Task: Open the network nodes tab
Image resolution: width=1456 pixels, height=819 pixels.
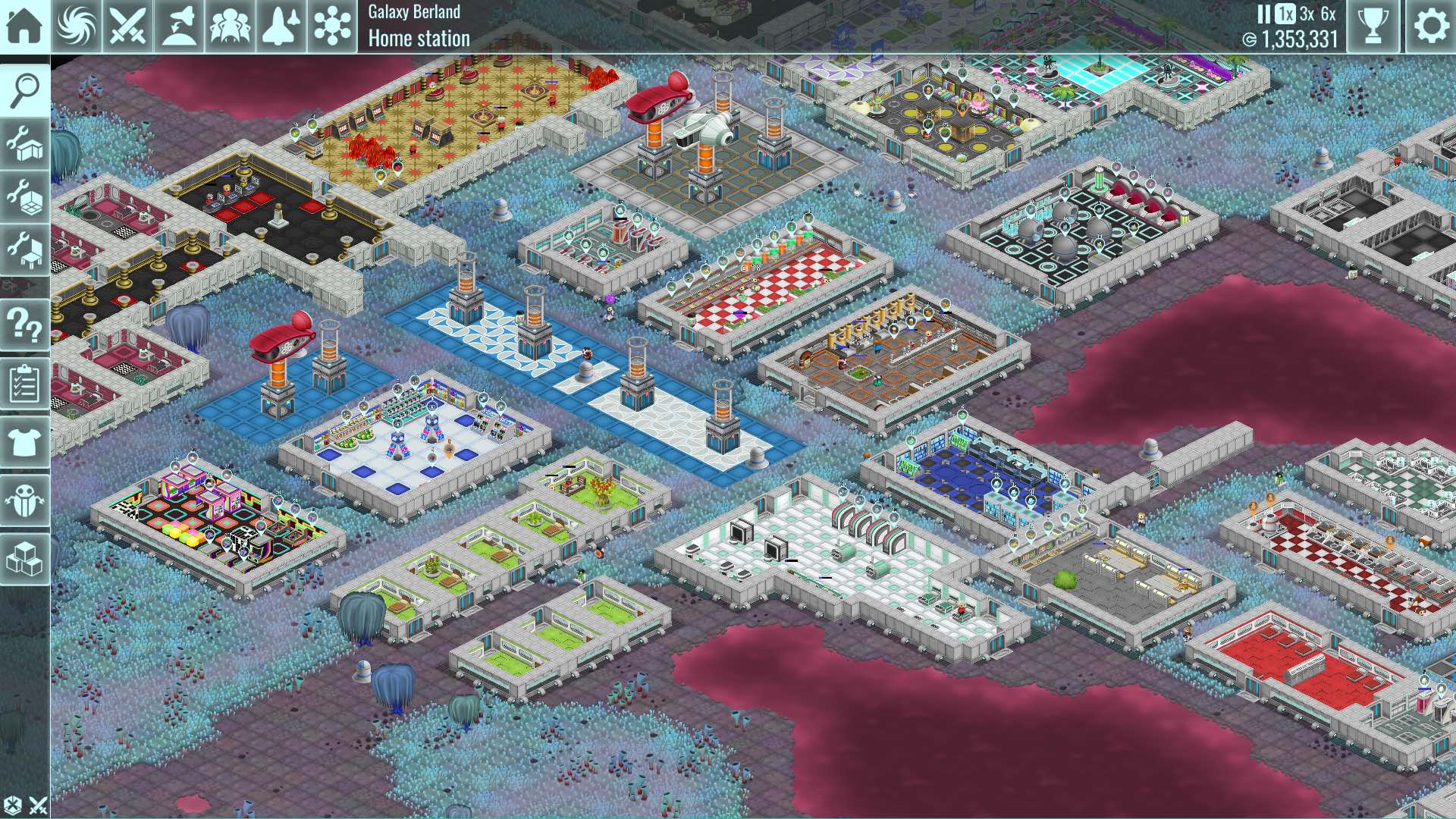Action: (x=332, y=26)
